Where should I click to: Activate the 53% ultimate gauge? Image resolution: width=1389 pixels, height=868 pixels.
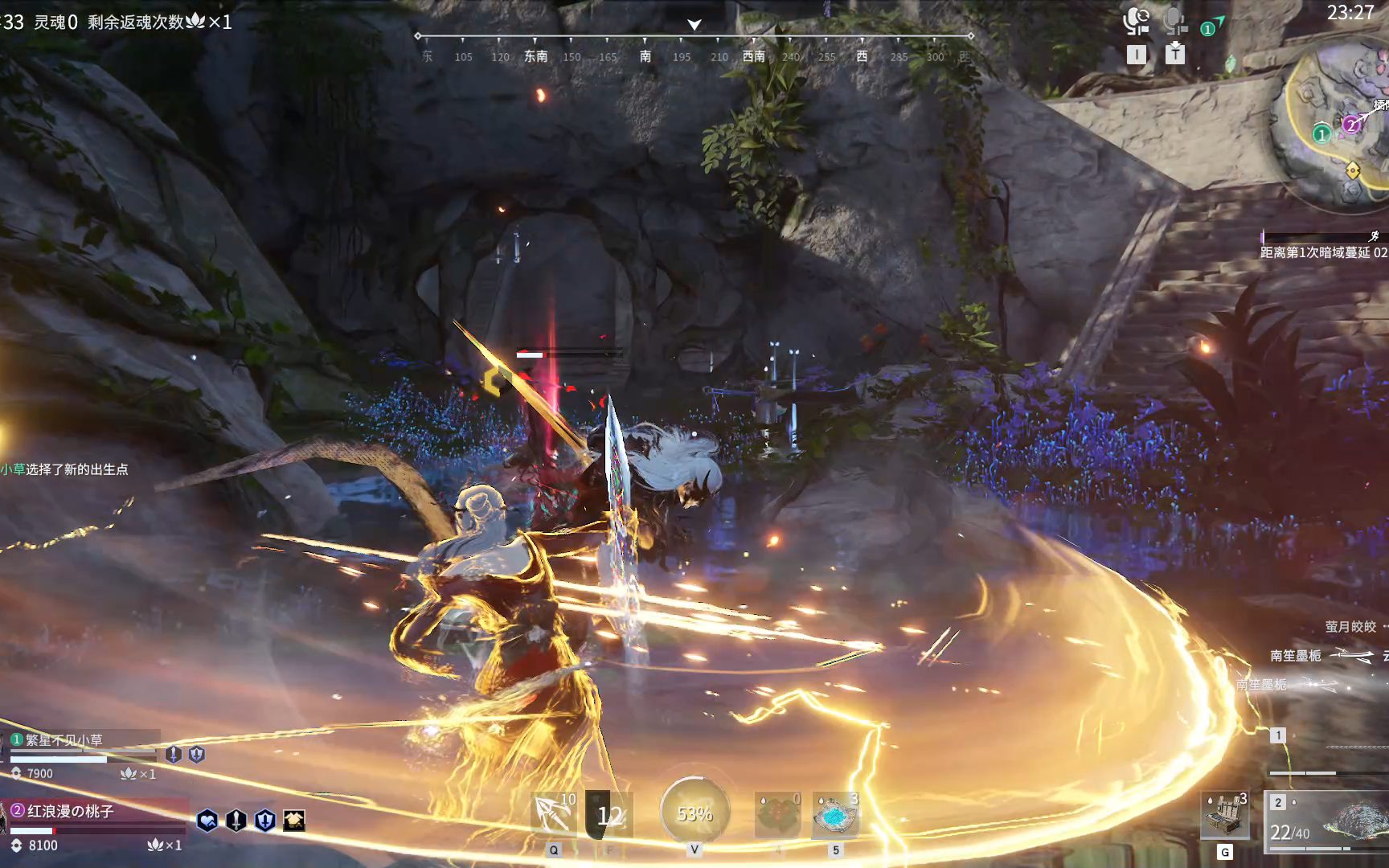[x=694, y=813]
